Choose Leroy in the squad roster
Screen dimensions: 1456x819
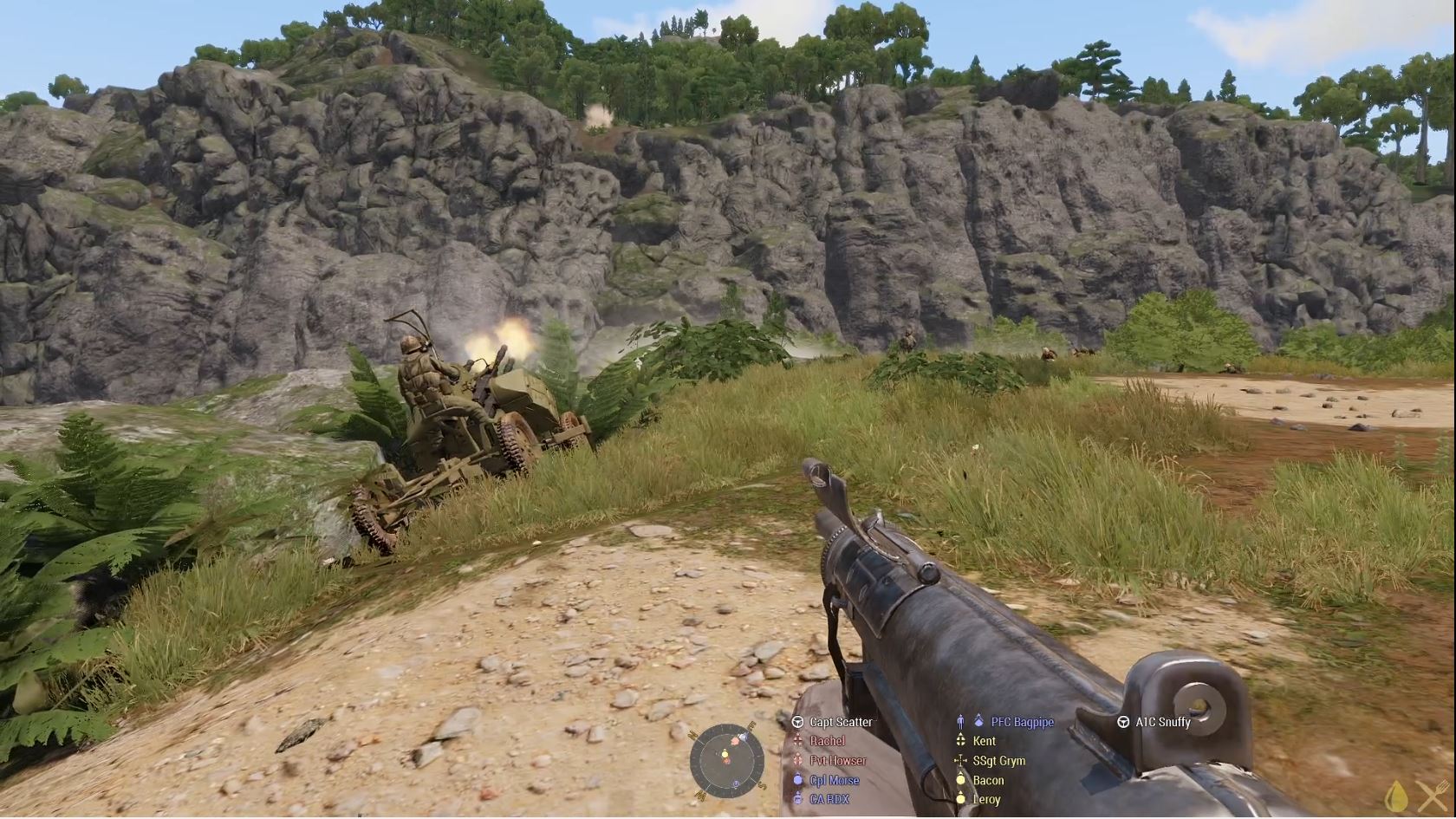point(986,799)
